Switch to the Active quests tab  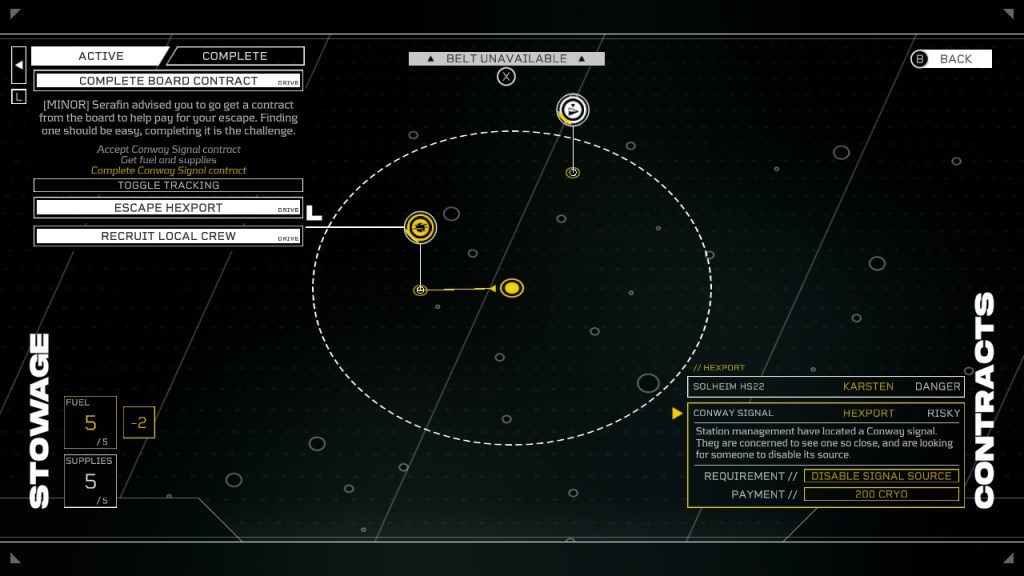(x=100, y=56)
